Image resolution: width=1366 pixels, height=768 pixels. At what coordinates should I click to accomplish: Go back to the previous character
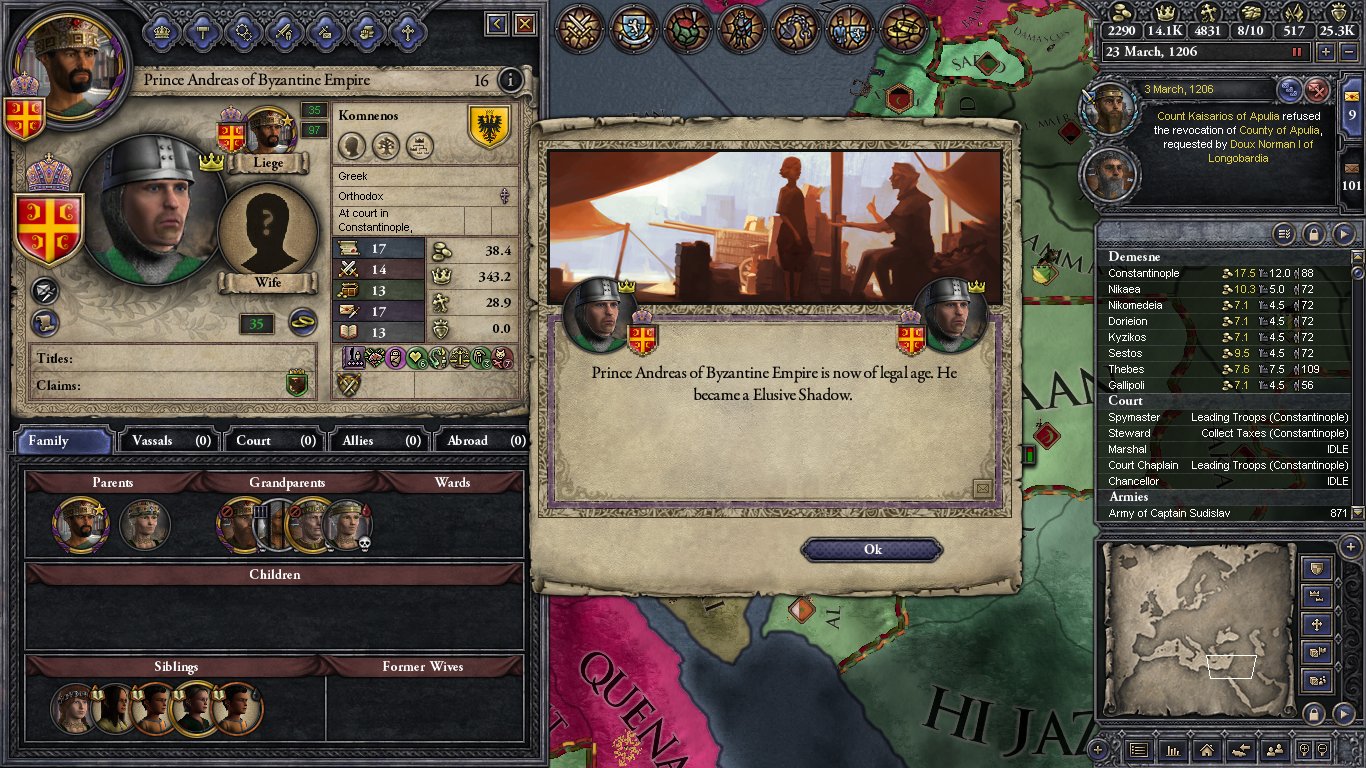click(x=497, y=24)
